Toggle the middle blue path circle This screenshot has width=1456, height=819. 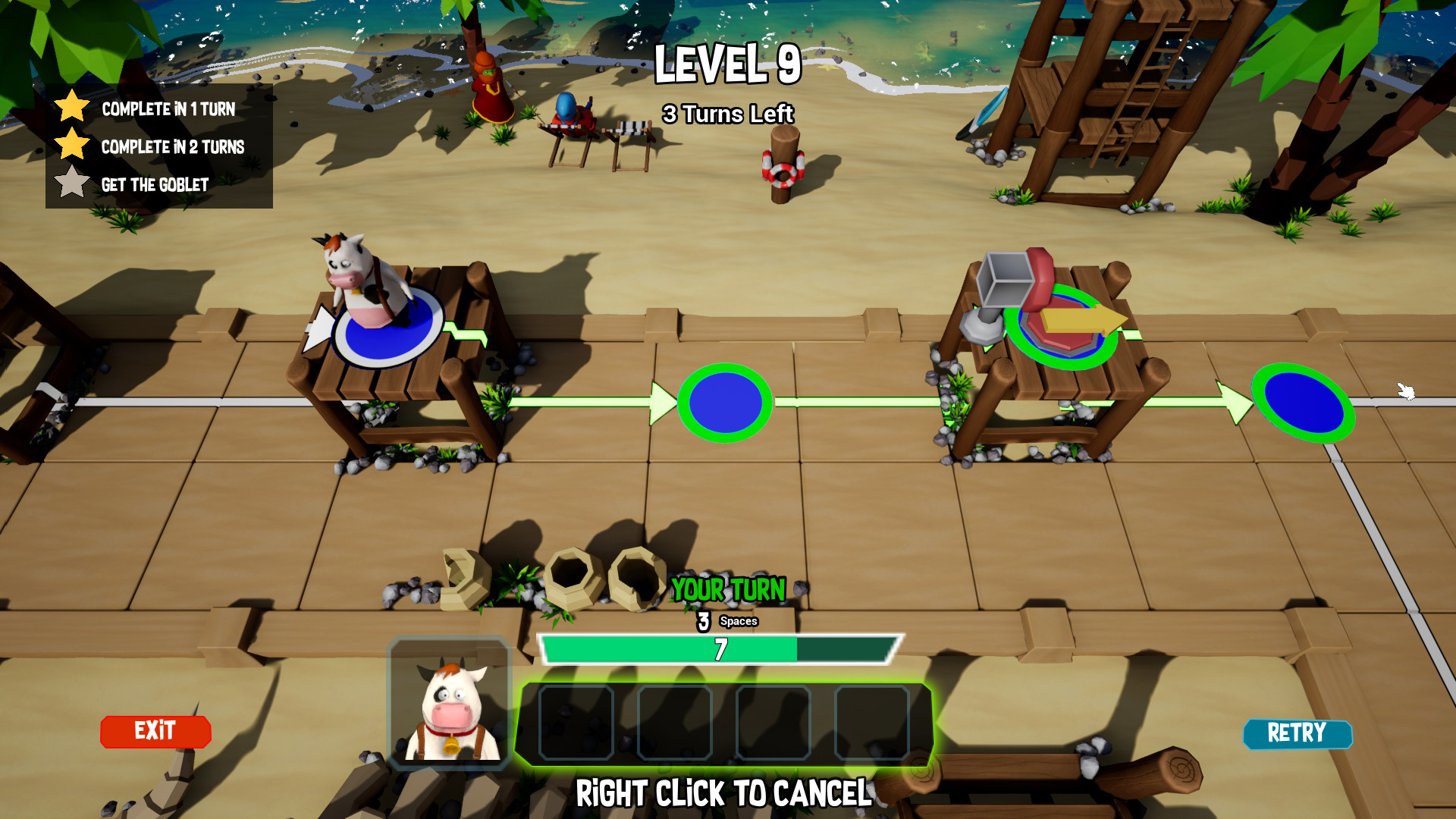(725, 402)
